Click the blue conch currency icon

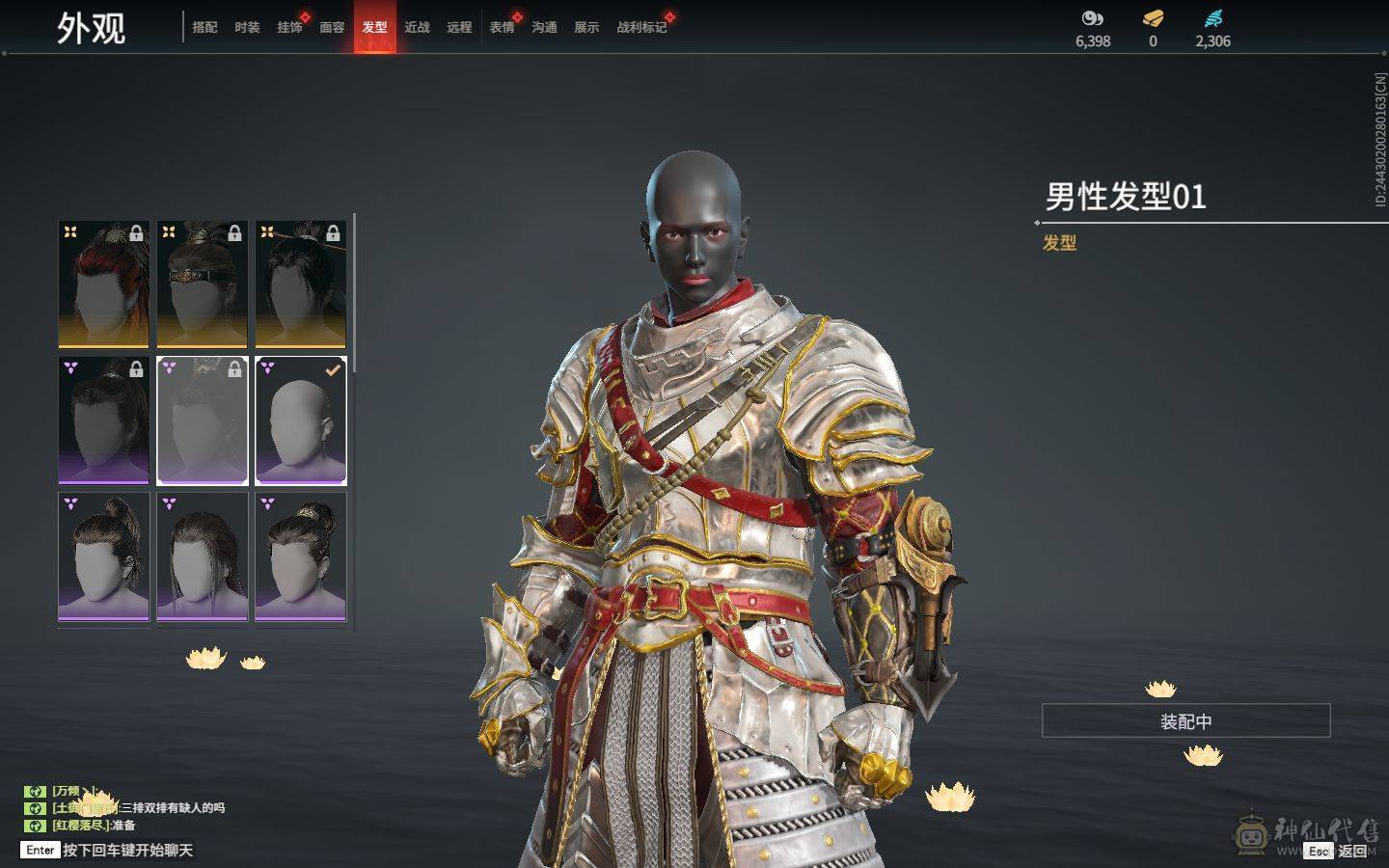(1213, 16)
